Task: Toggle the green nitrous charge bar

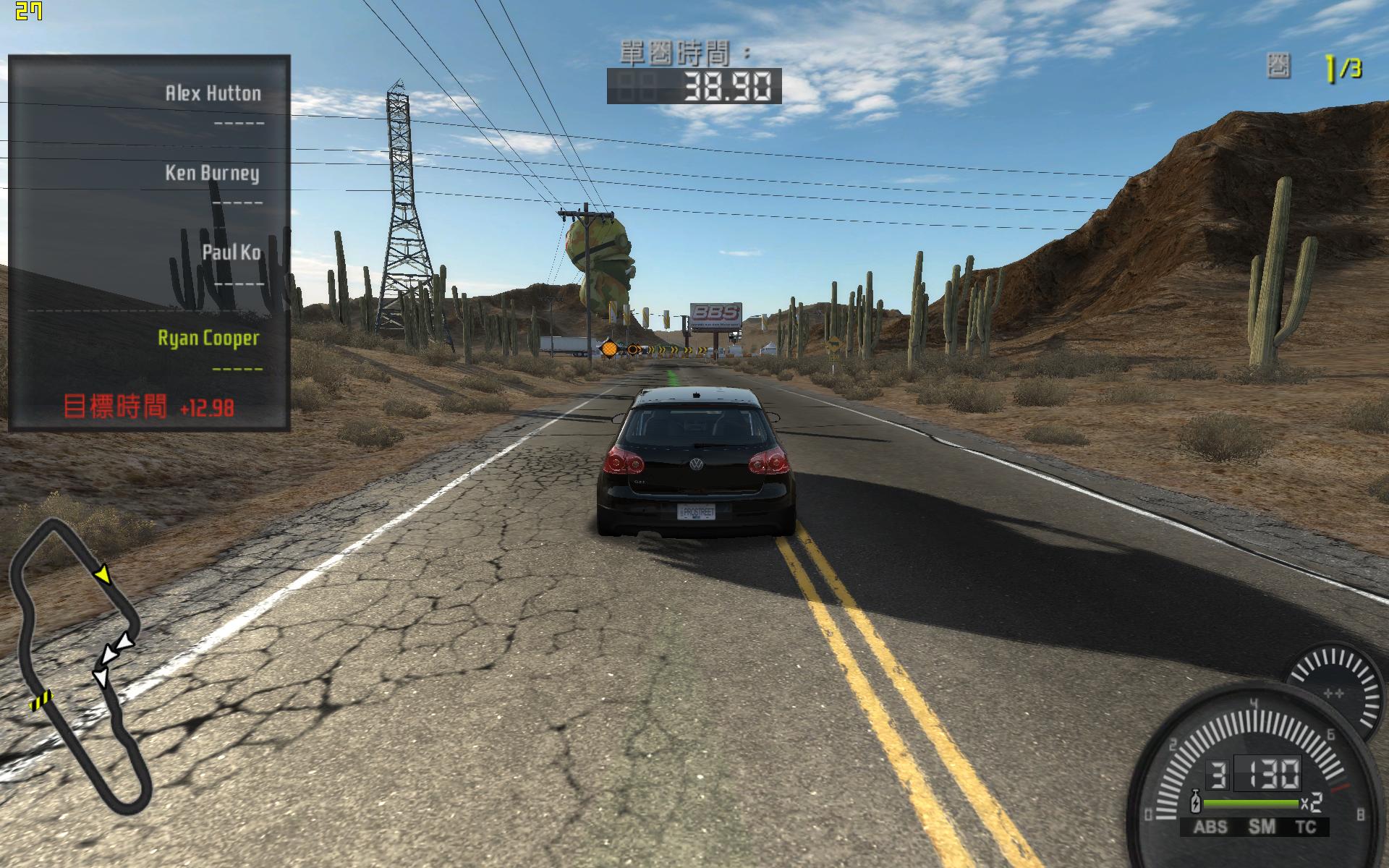Action: coord(1249,801)
